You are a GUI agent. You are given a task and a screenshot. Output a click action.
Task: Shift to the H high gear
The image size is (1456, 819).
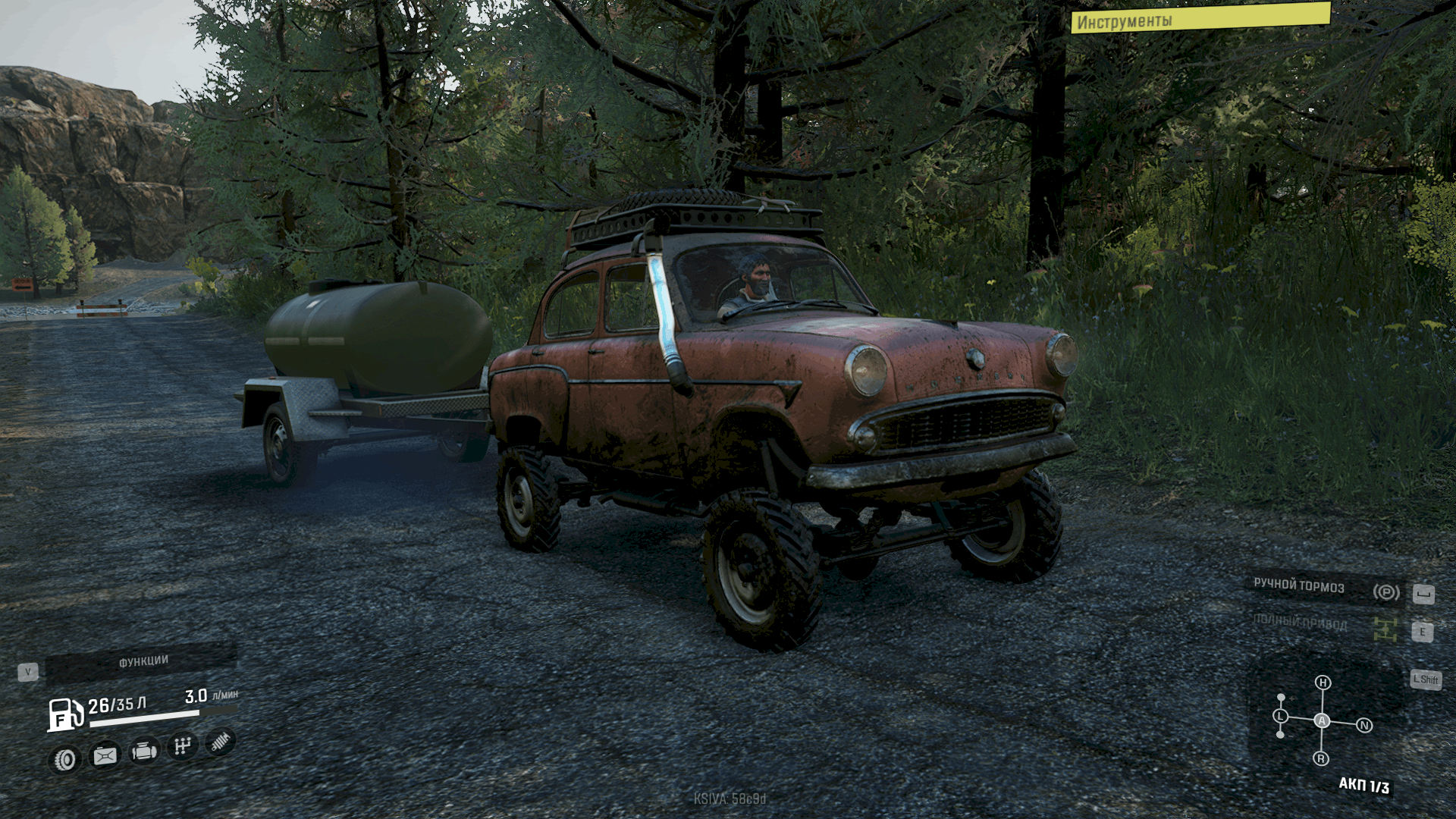pos(1323,682)
